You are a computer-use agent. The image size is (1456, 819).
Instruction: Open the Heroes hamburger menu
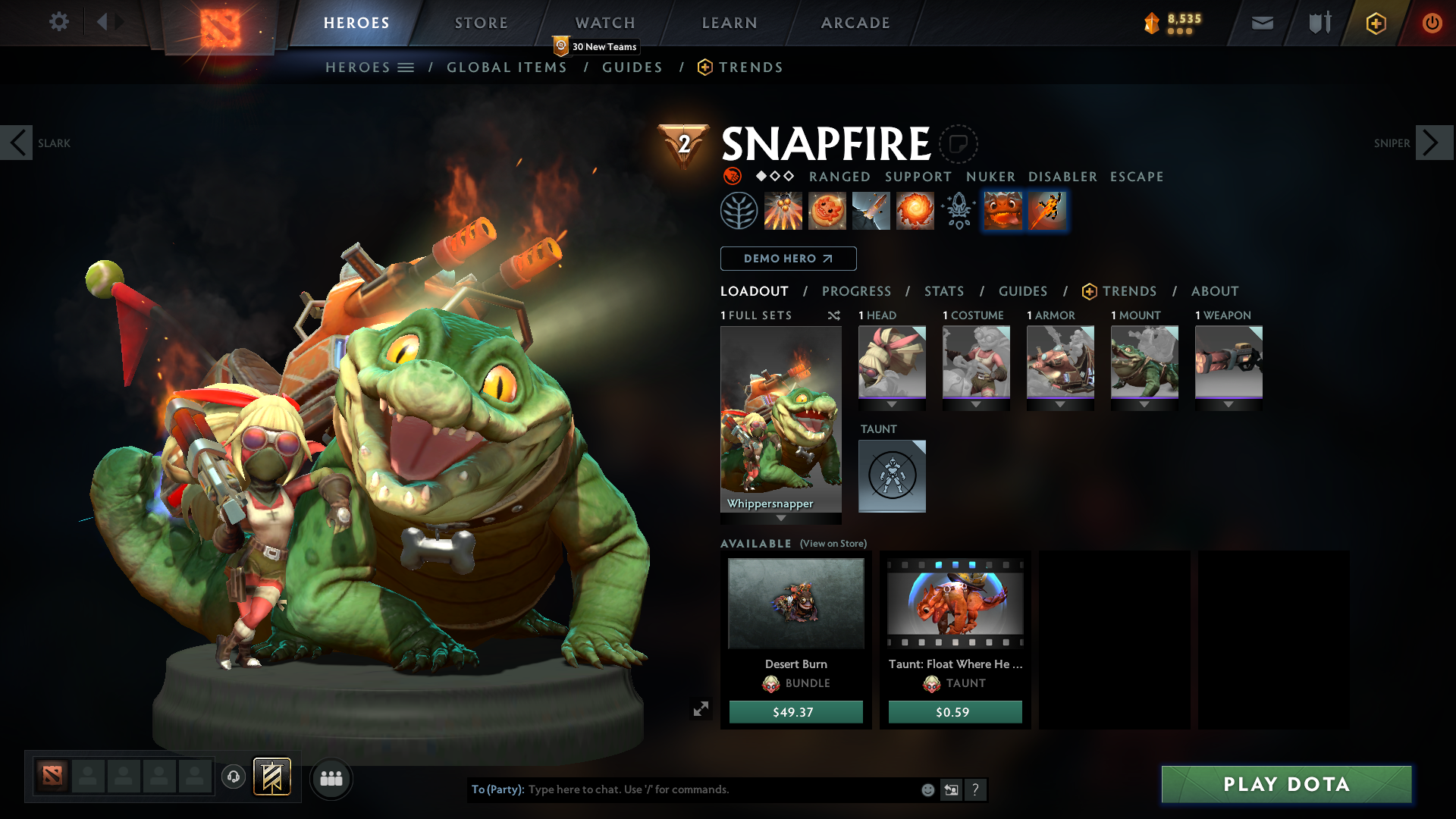pos(406,67)
